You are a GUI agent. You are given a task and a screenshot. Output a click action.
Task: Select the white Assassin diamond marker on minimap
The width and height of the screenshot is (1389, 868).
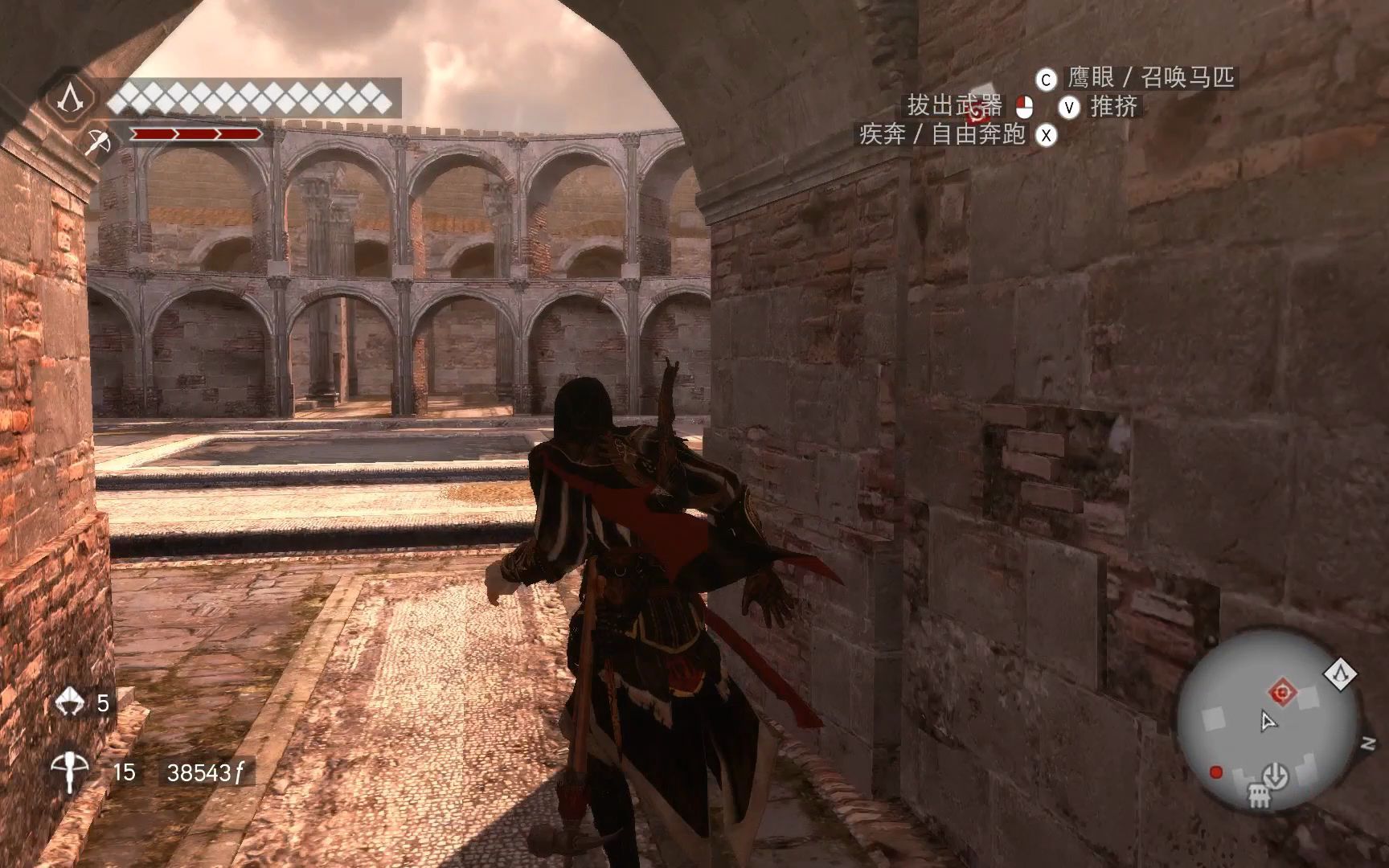pyautogui.click(x=1340, y=674)
